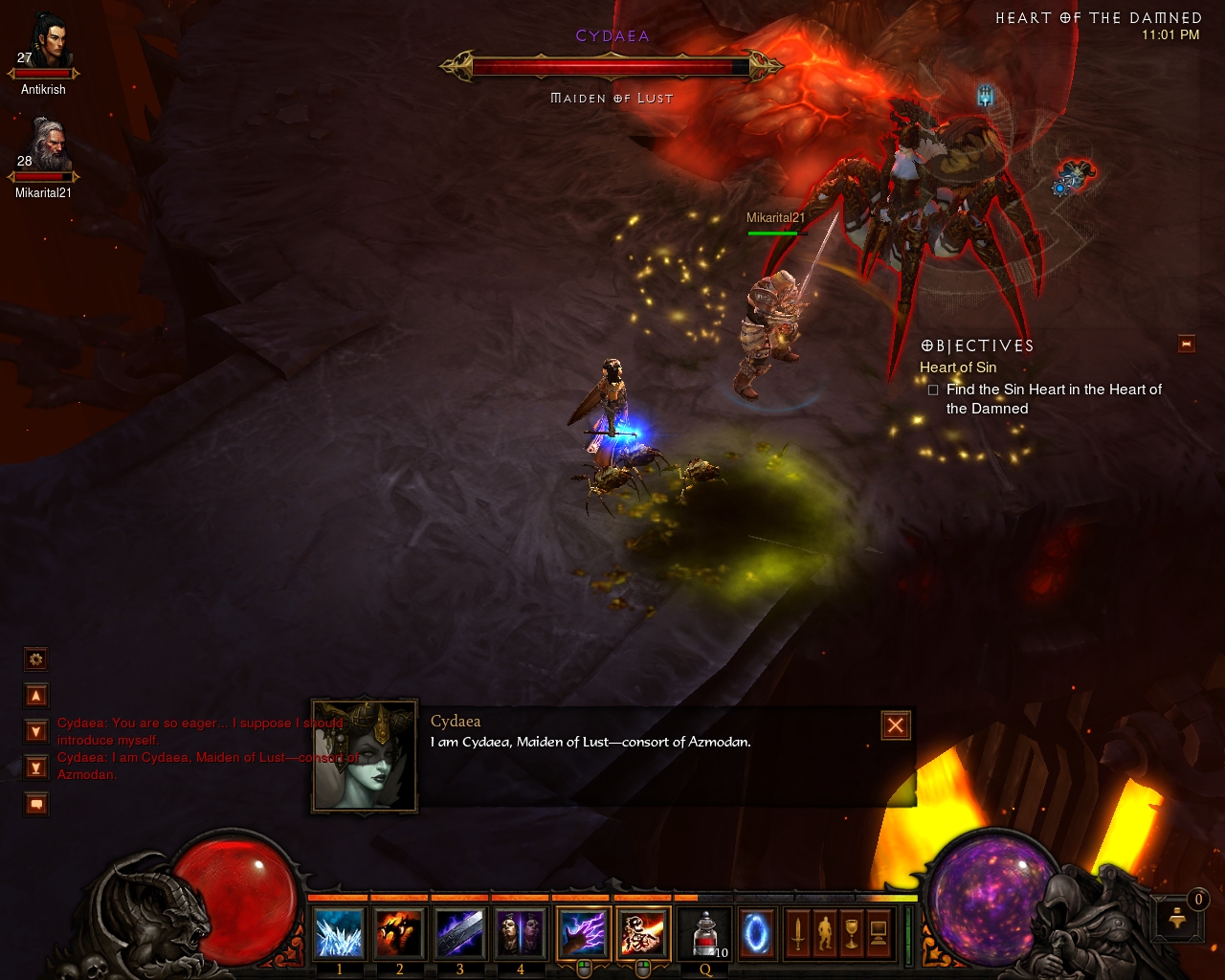The image size is (1225, 980).
Task: Drink the health potion
Action: coord(705,933)
